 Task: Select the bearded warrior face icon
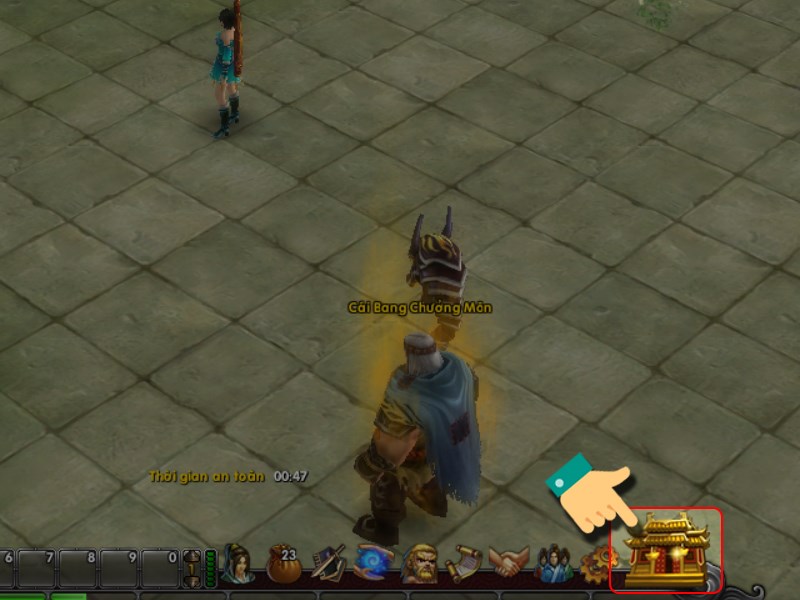[x=418, y=566]
